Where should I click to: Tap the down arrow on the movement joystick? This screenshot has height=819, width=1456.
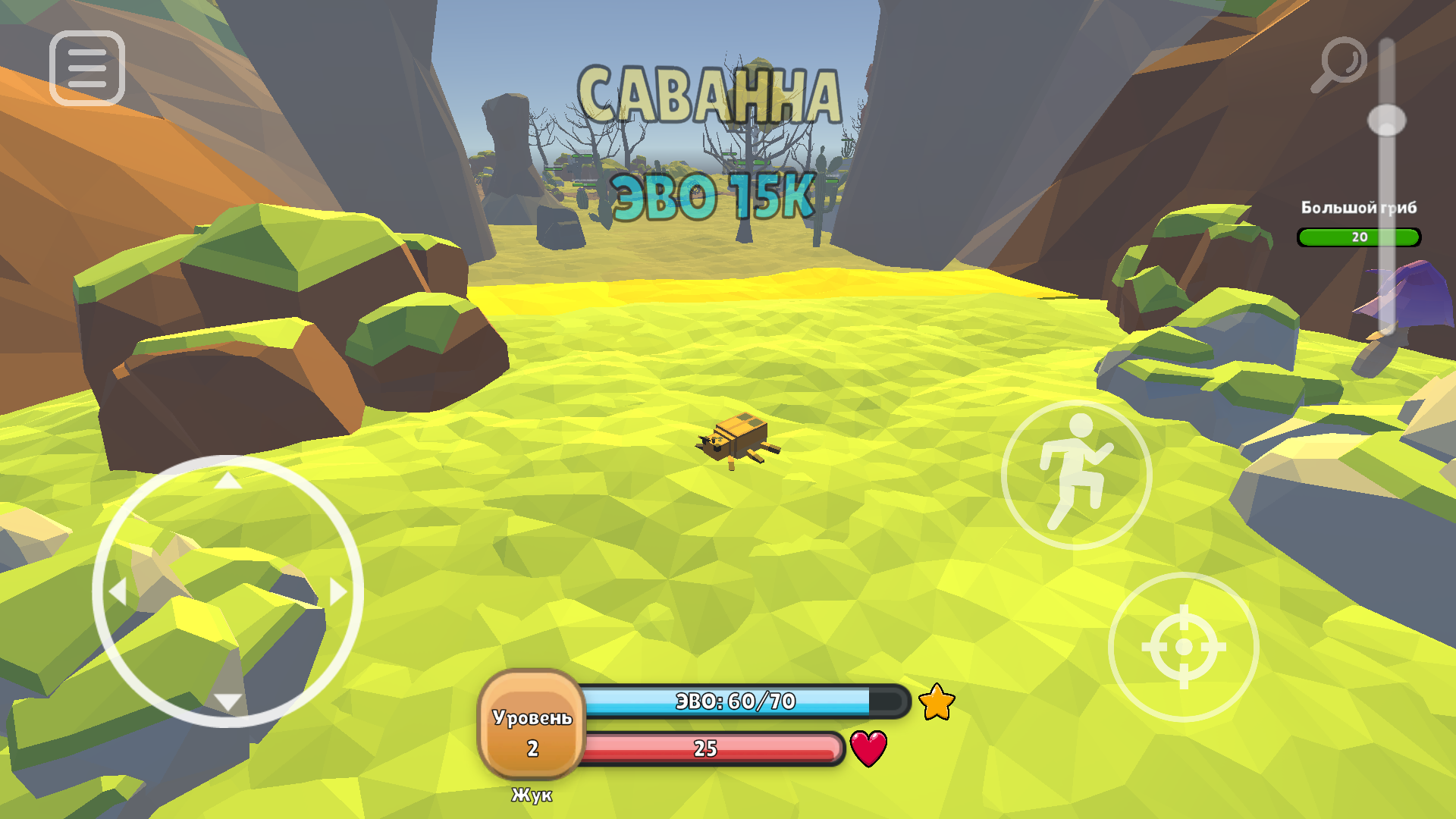tap(229, 701)
